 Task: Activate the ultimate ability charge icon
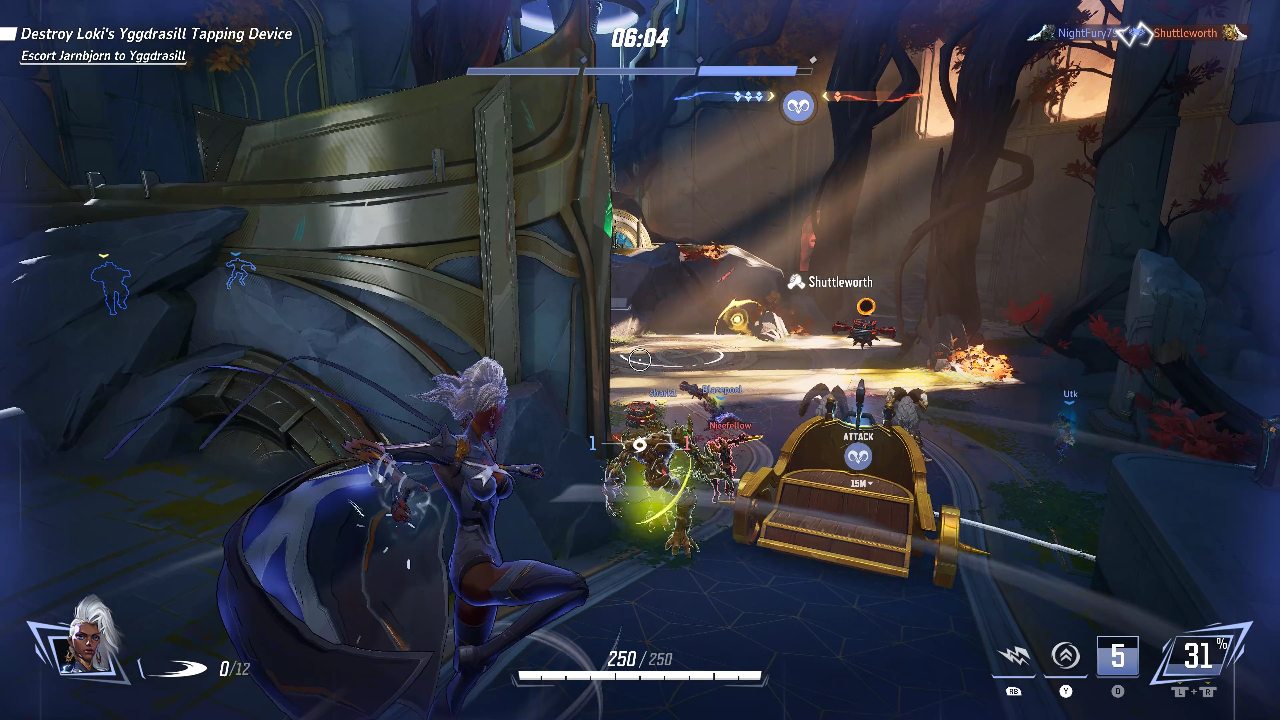coord(1198,656)
